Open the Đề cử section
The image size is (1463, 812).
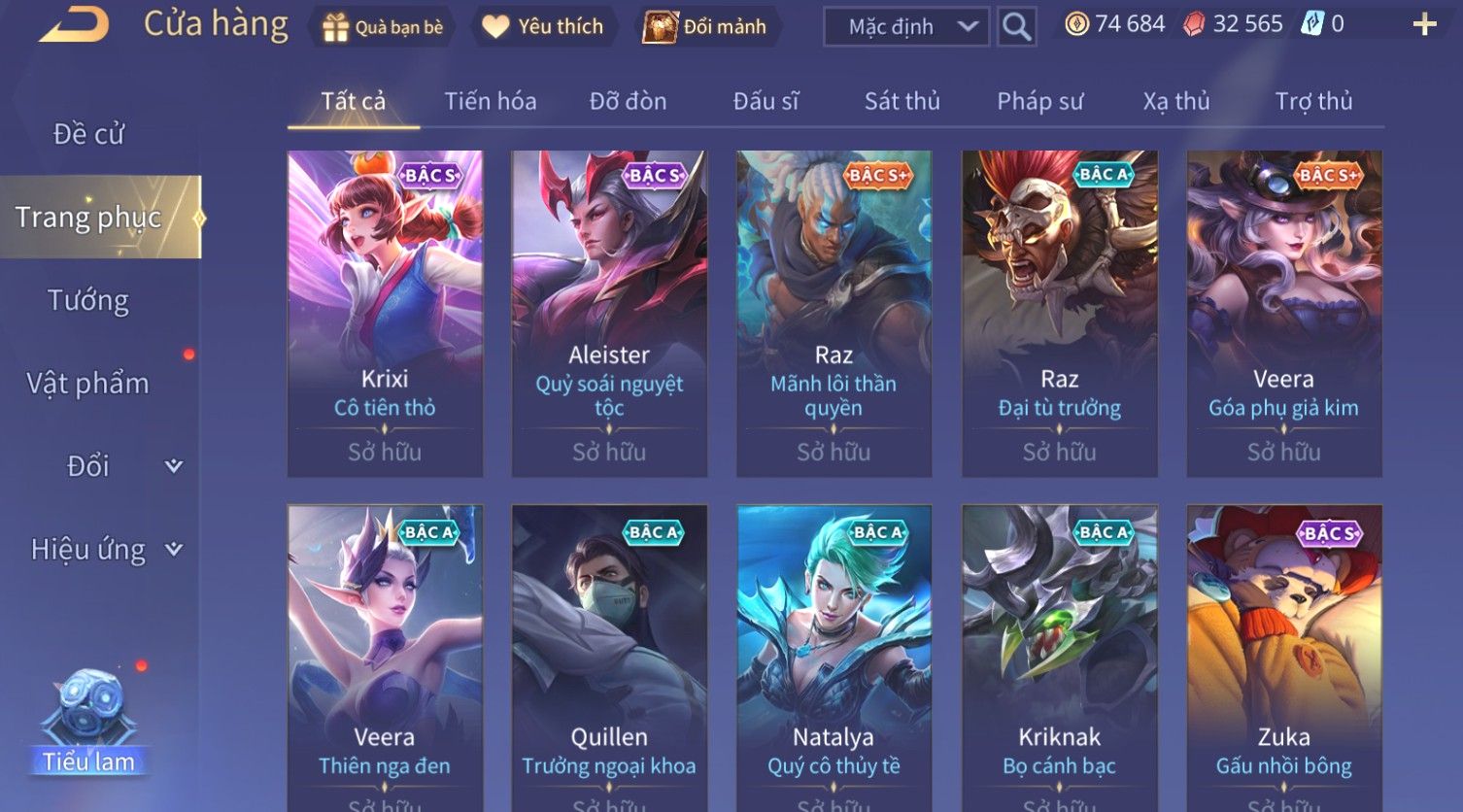point(88,134)
